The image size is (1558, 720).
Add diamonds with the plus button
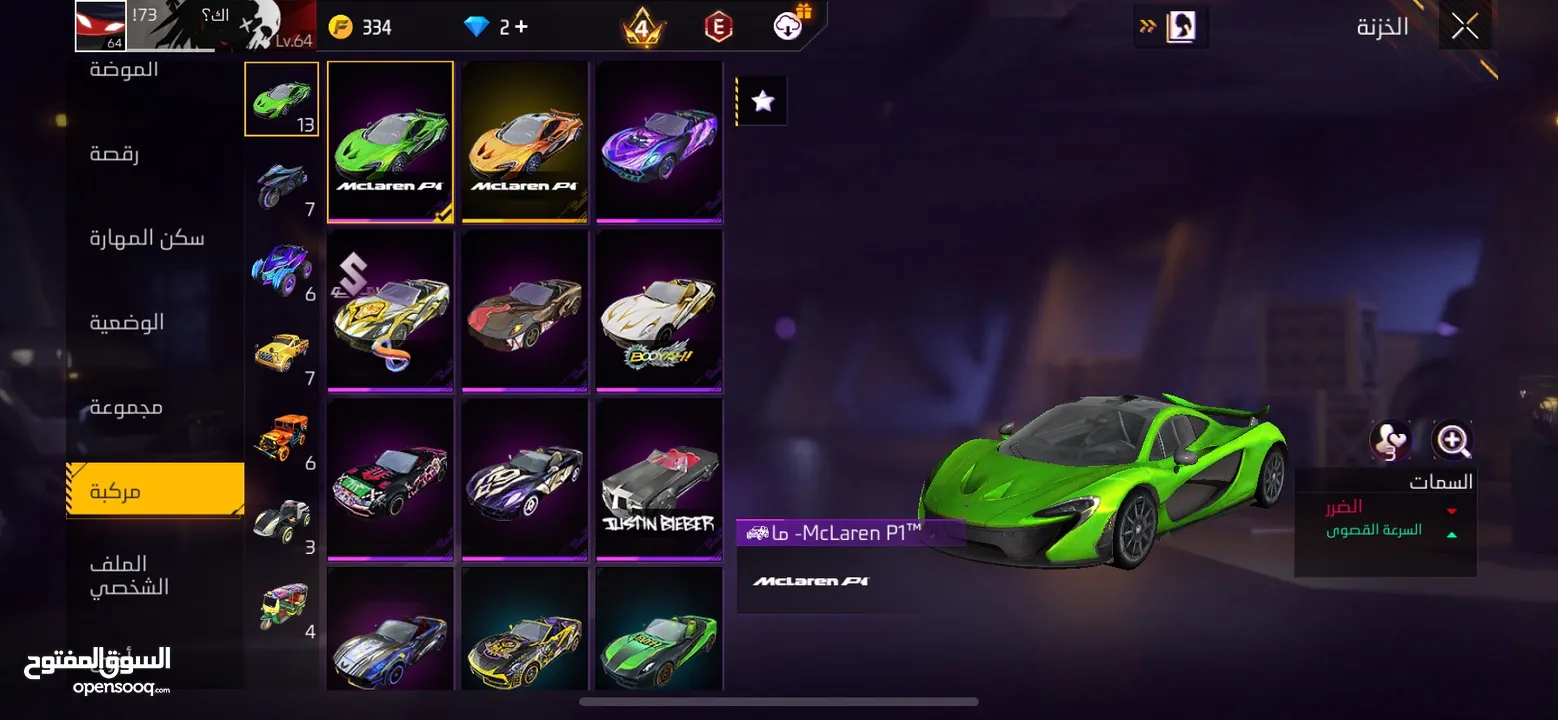[521, 27]
